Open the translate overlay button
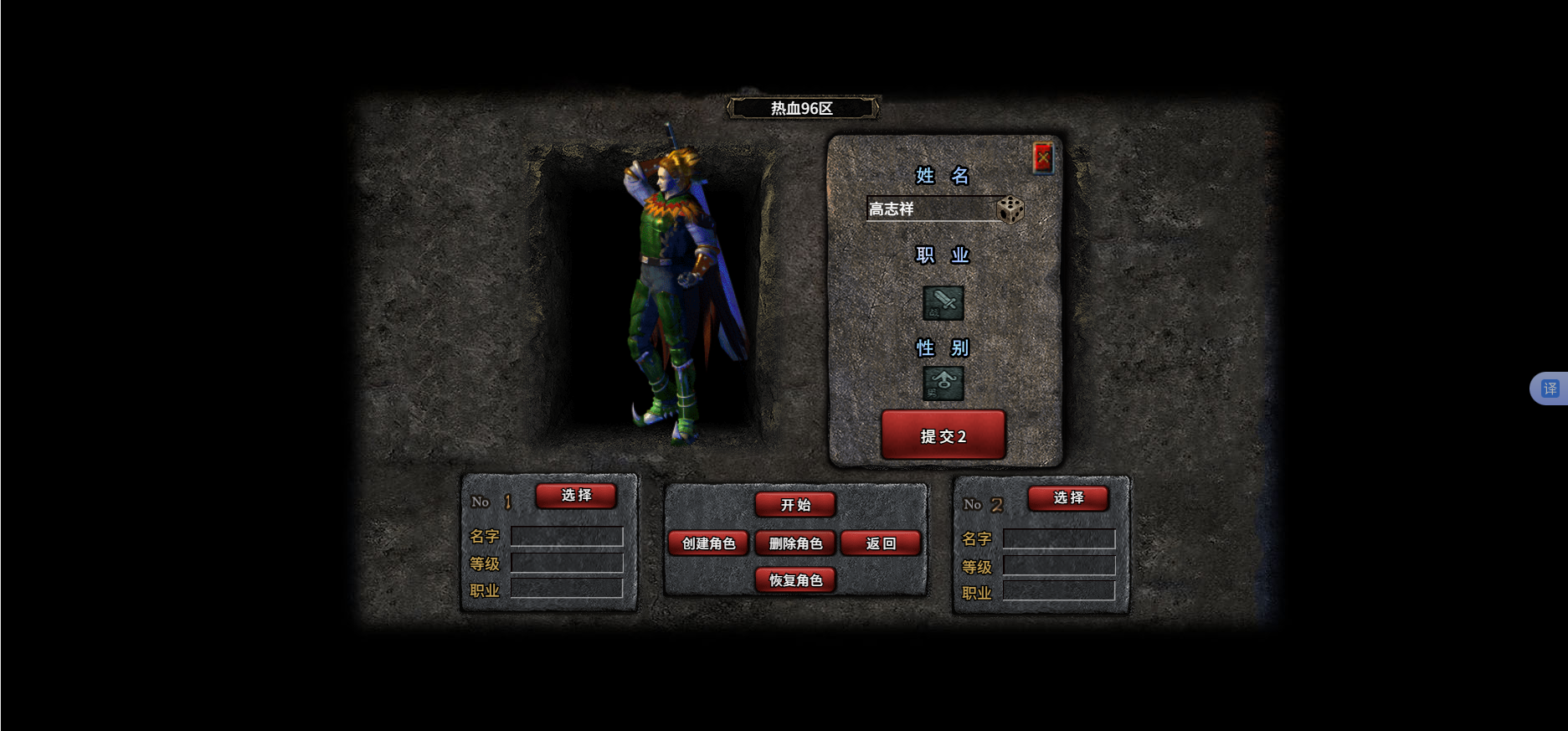 (x=1550, y=389)
